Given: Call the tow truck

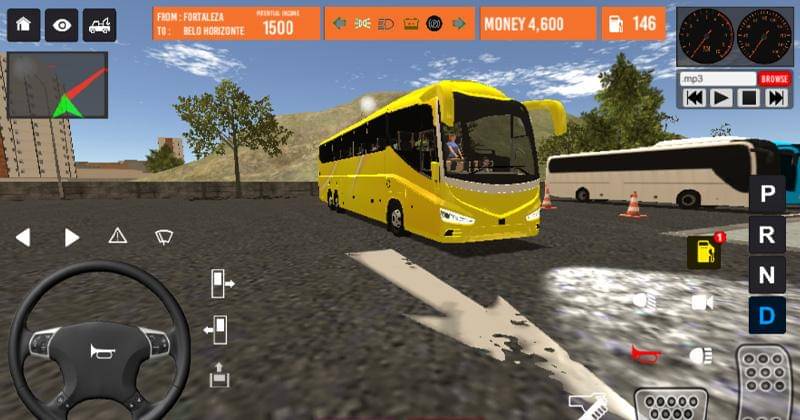Looking at the screenshot, I should pos(98,25).
